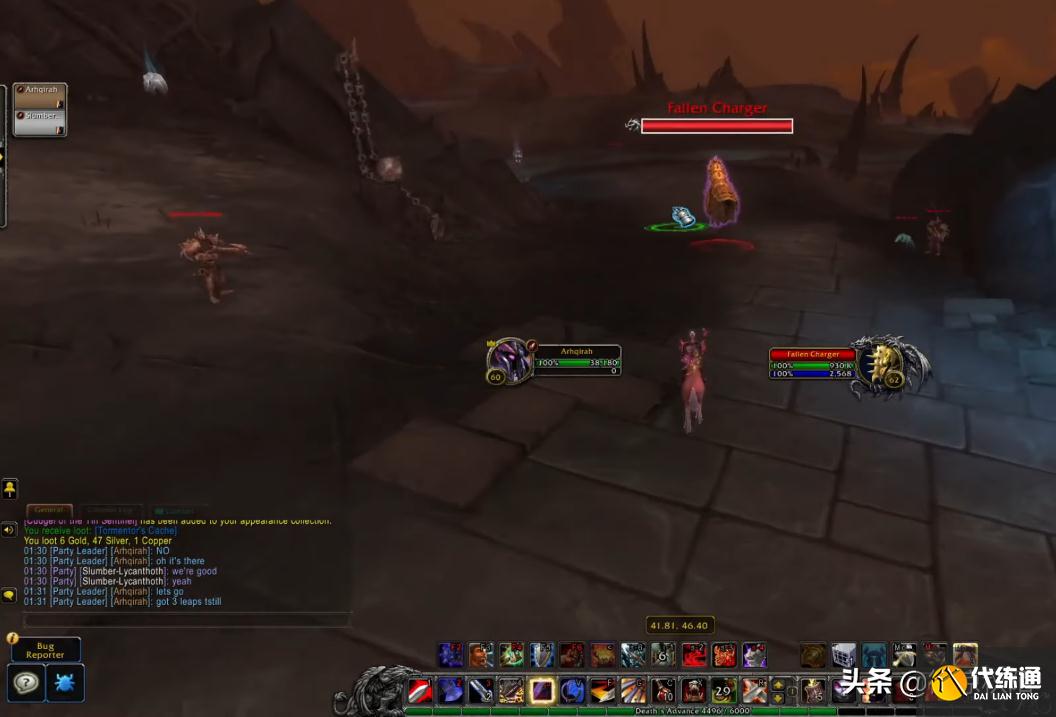1056x717 pixels.
Task: Use the action slot showing number 29
Action: pos(723,690)
